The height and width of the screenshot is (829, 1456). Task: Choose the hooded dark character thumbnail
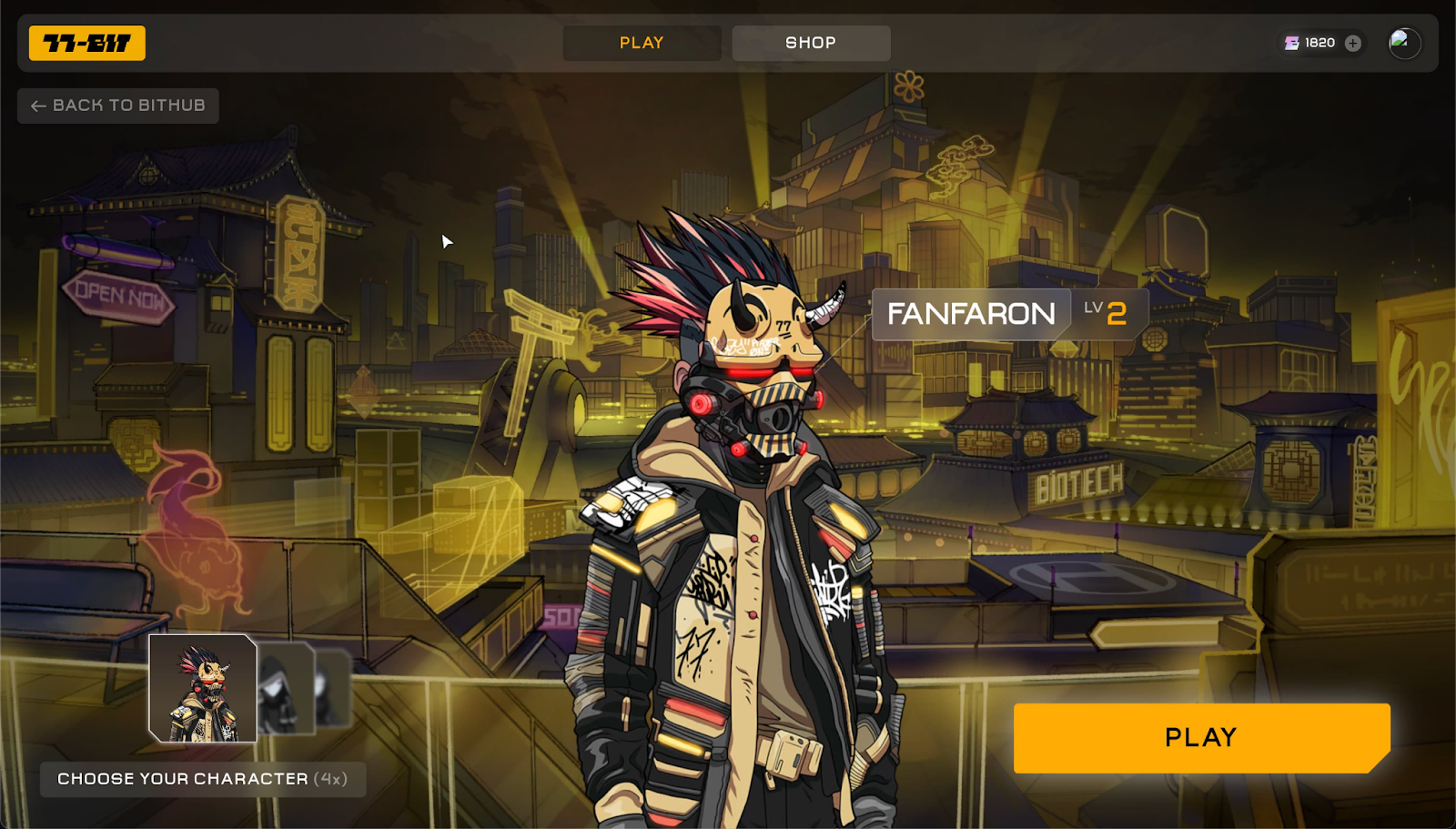point(285,689)
